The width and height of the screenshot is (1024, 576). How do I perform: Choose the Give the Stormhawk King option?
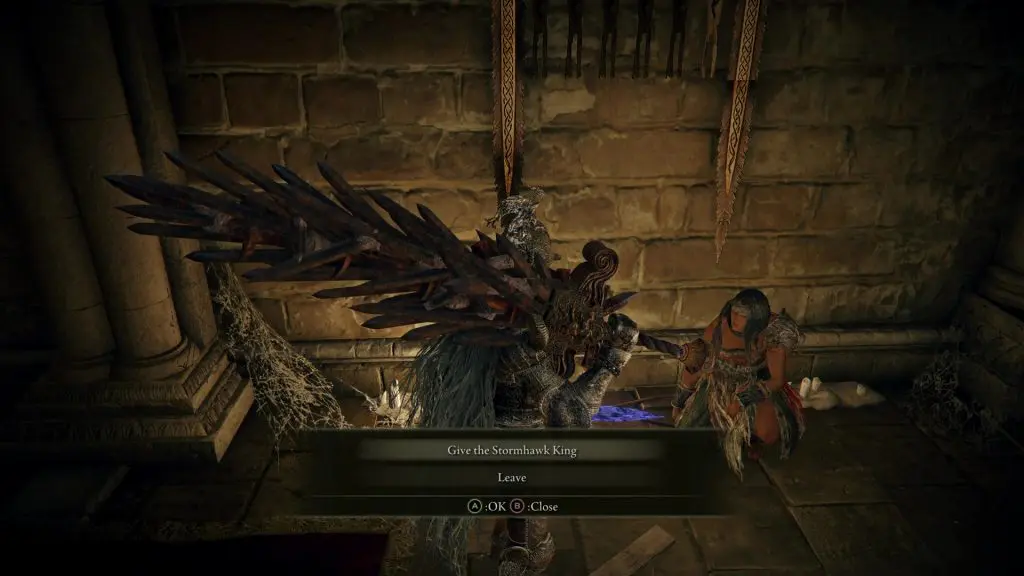coord(511,450)
